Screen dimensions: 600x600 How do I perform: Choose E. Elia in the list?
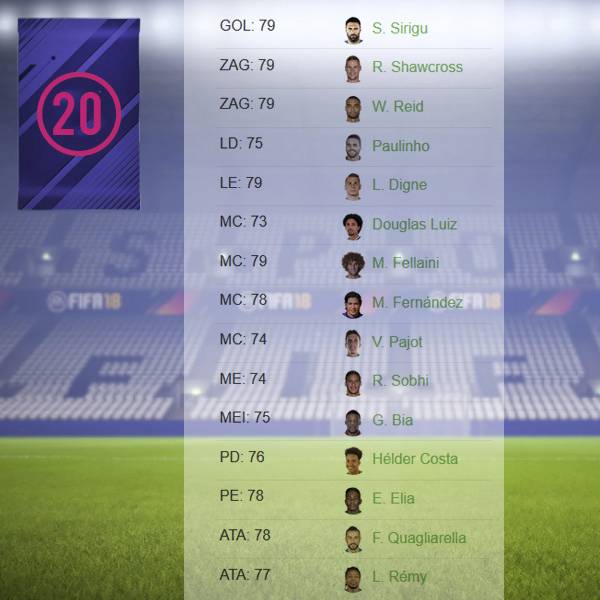click(x=393, y=498)
